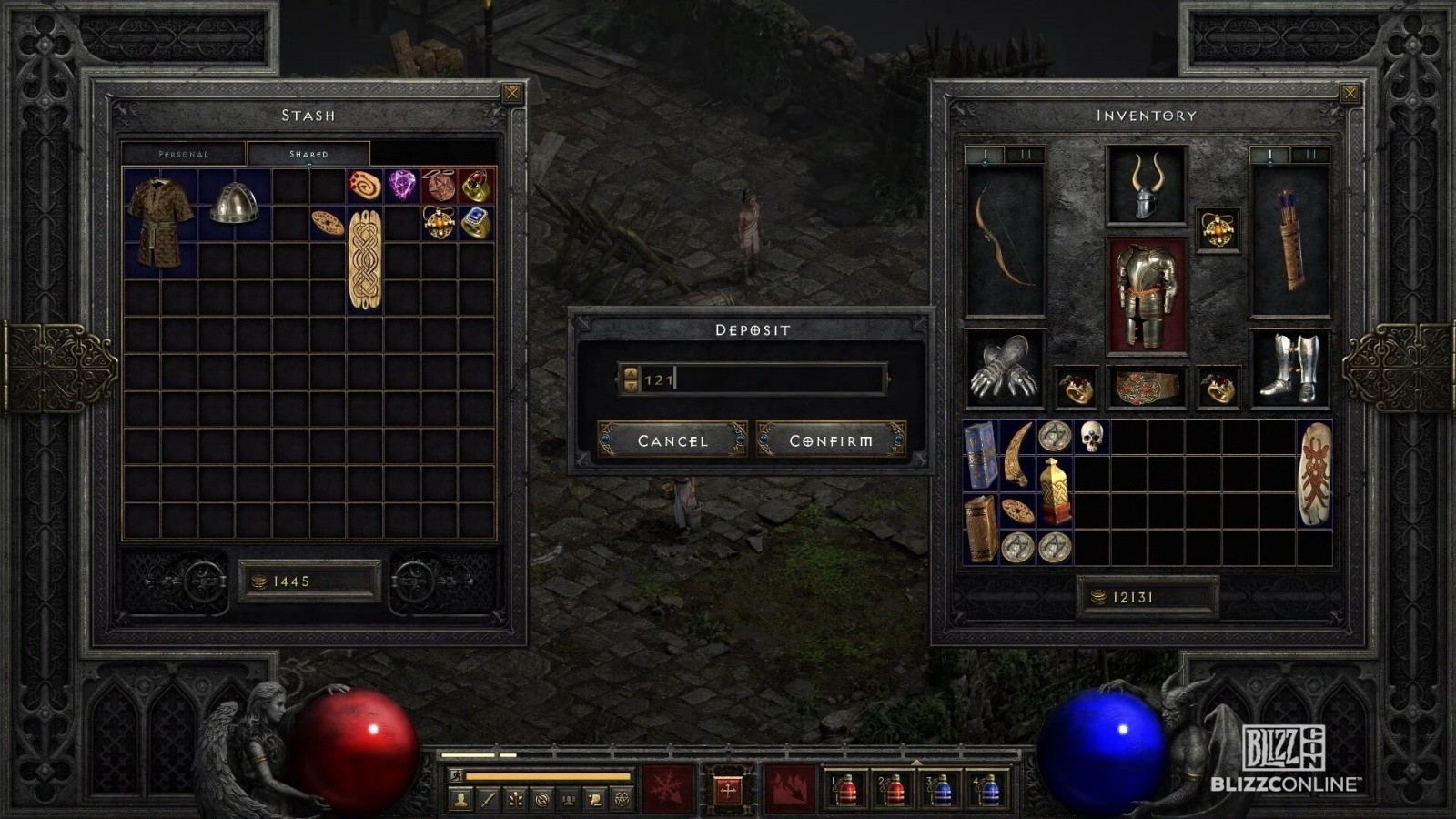Select the brown robe armor in stash
This screenshot has width=1456, height=819.
[x=160, y=222]
